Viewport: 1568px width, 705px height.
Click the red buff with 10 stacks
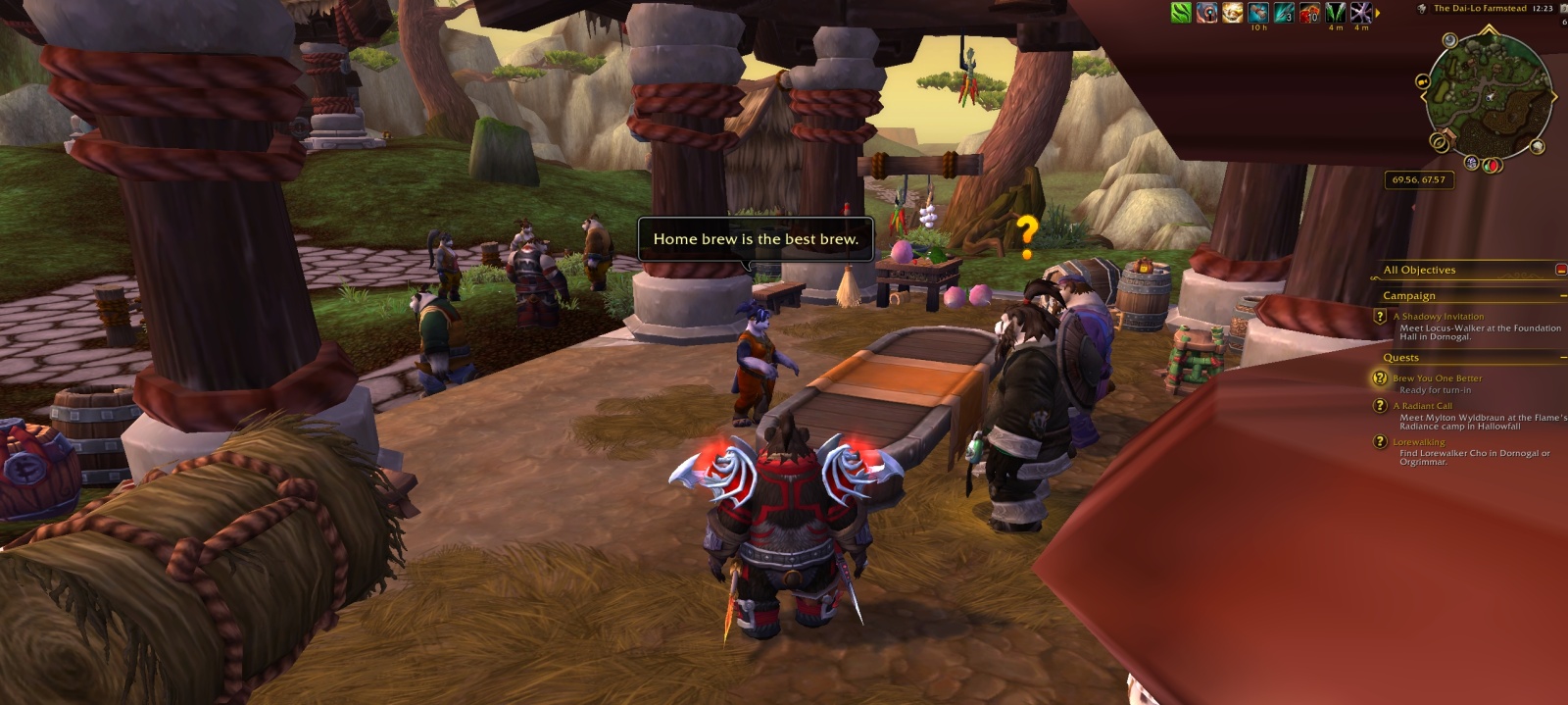coord(1309,13)
